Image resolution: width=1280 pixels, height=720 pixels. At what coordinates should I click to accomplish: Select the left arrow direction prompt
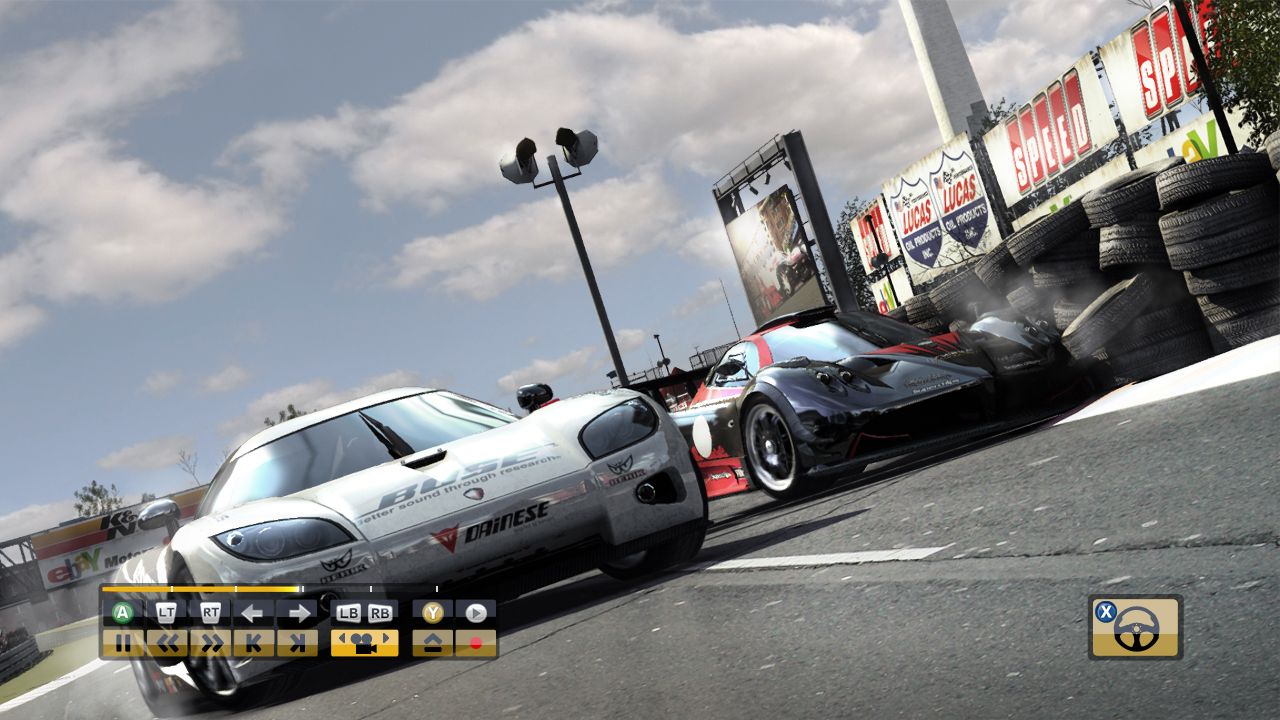pyautogui.click(x=253, y=612)
